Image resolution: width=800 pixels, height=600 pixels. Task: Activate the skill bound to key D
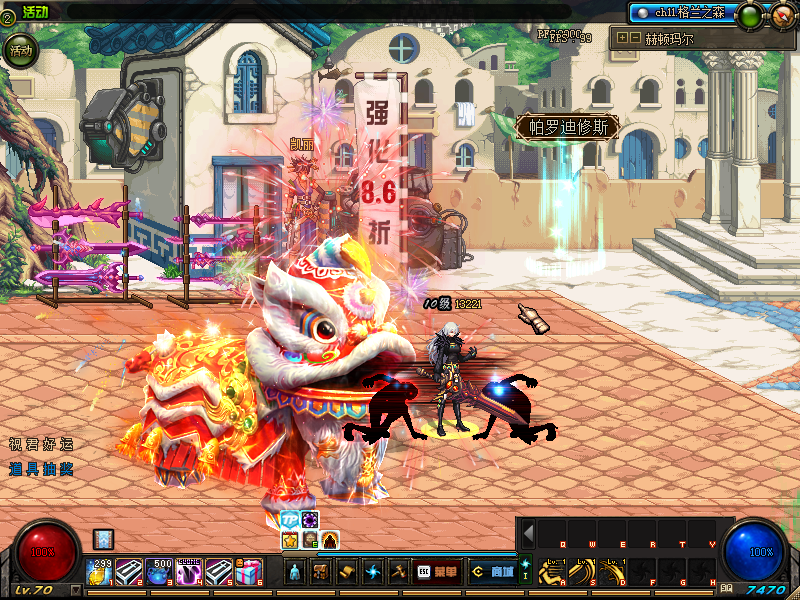[612, 572]
